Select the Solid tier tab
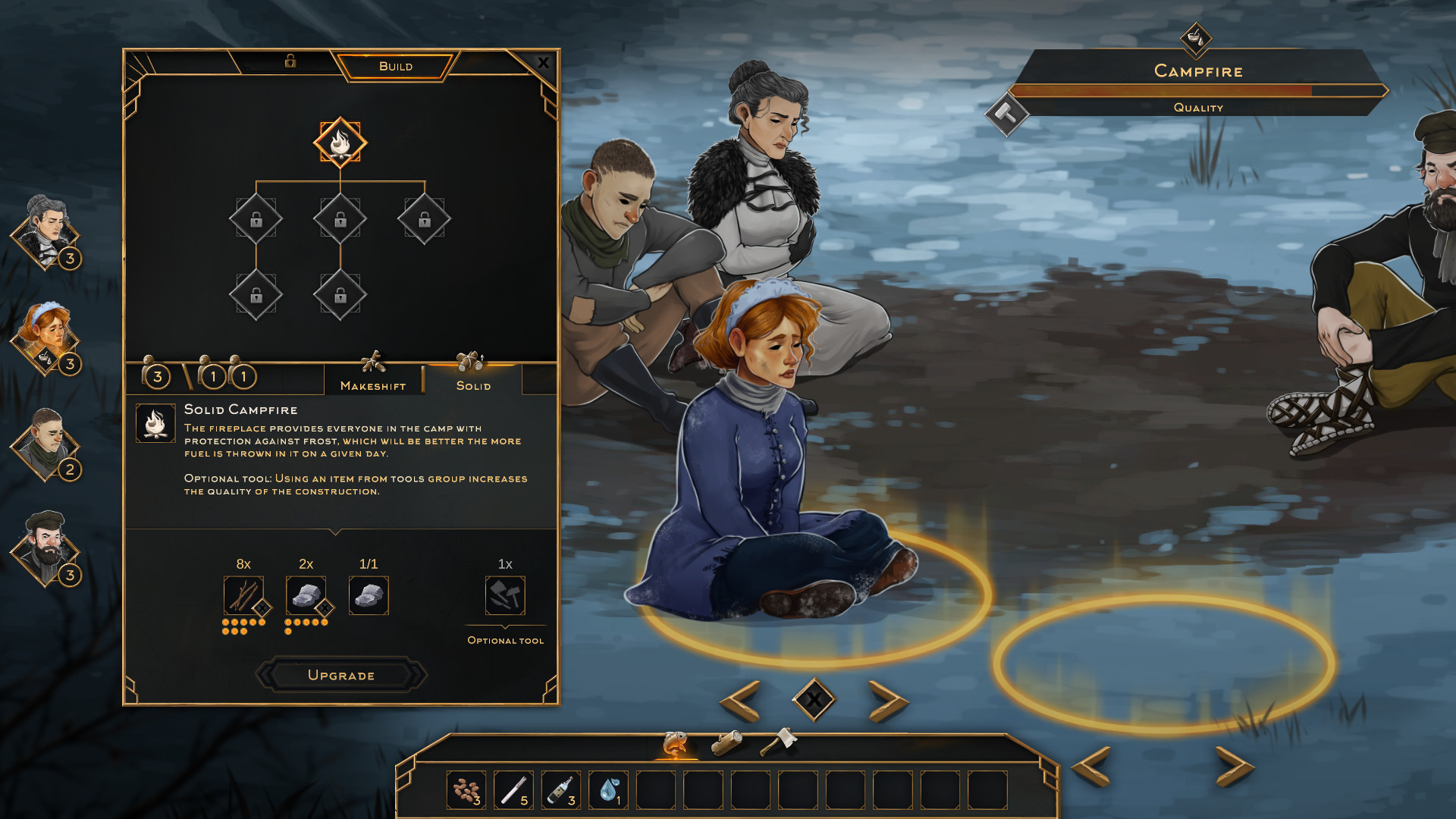The height and width of the screenshot is (819, 1456). coord(473,378)
